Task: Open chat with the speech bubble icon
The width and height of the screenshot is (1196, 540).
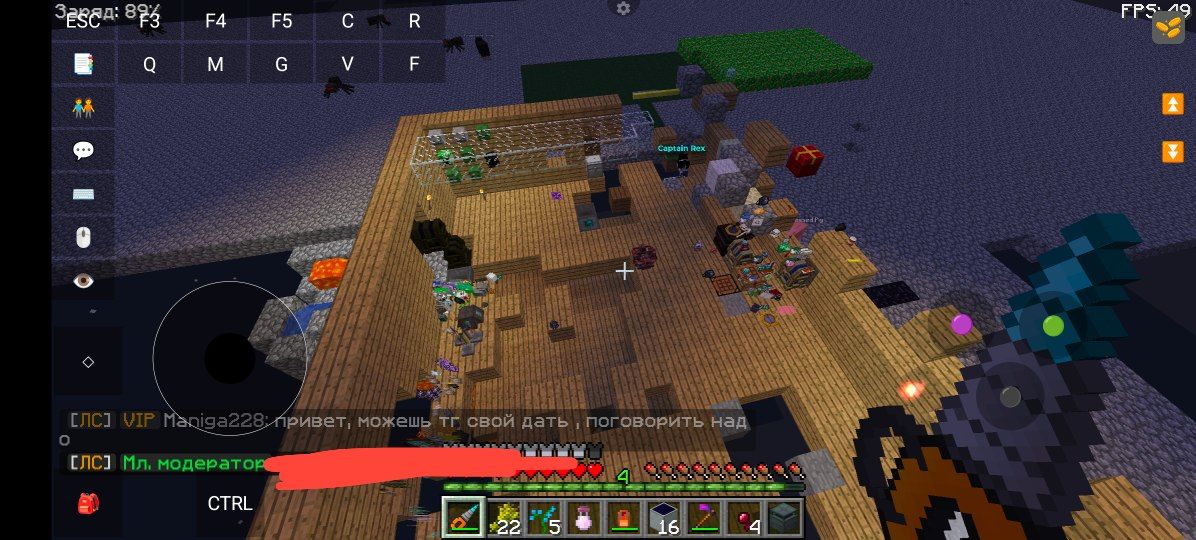Action: click(83, 151)
